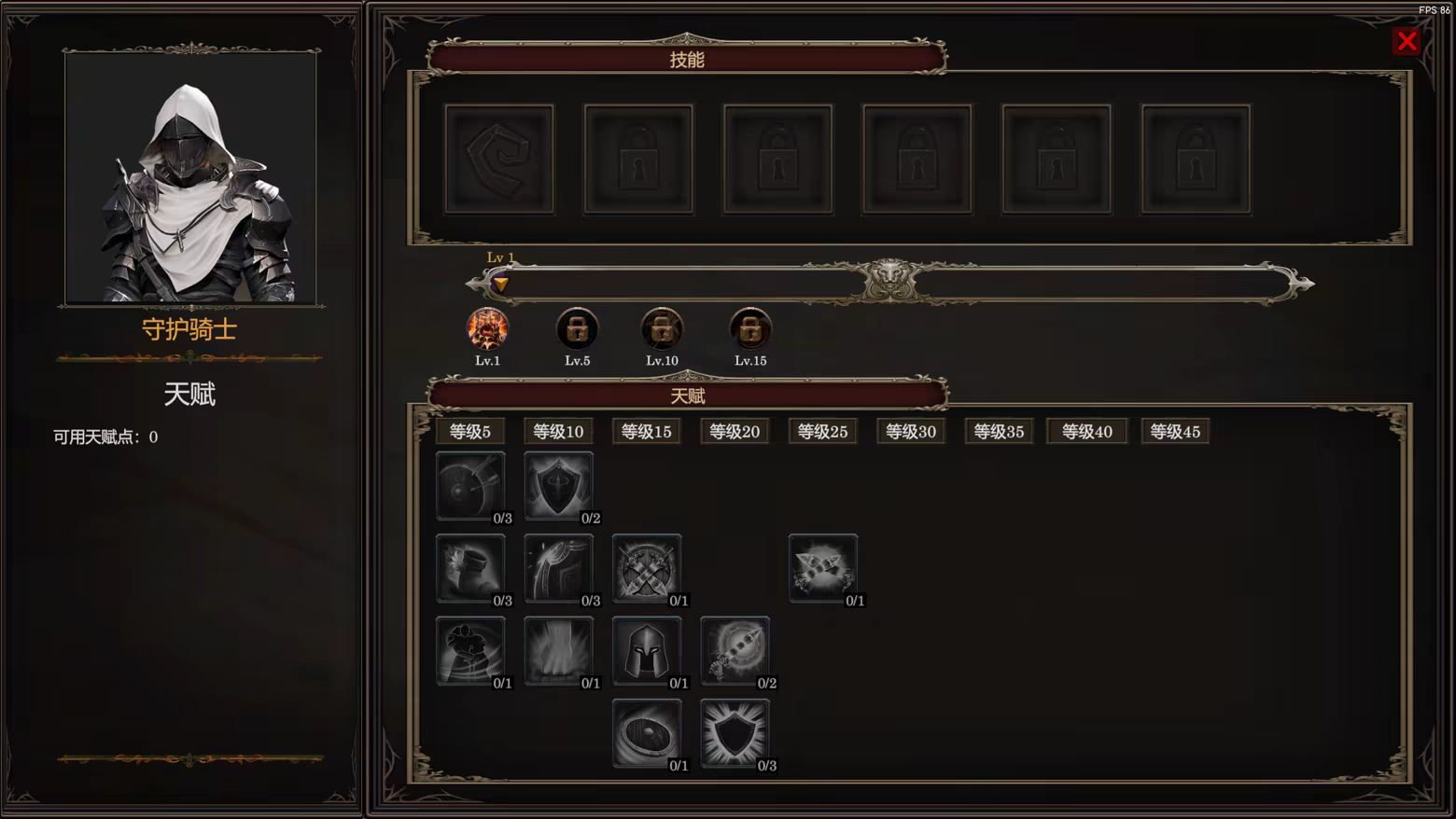This screenshot has height=819, width=1456.
Task: Select the crossed daggers talent on the right
Action: [822, 565]
